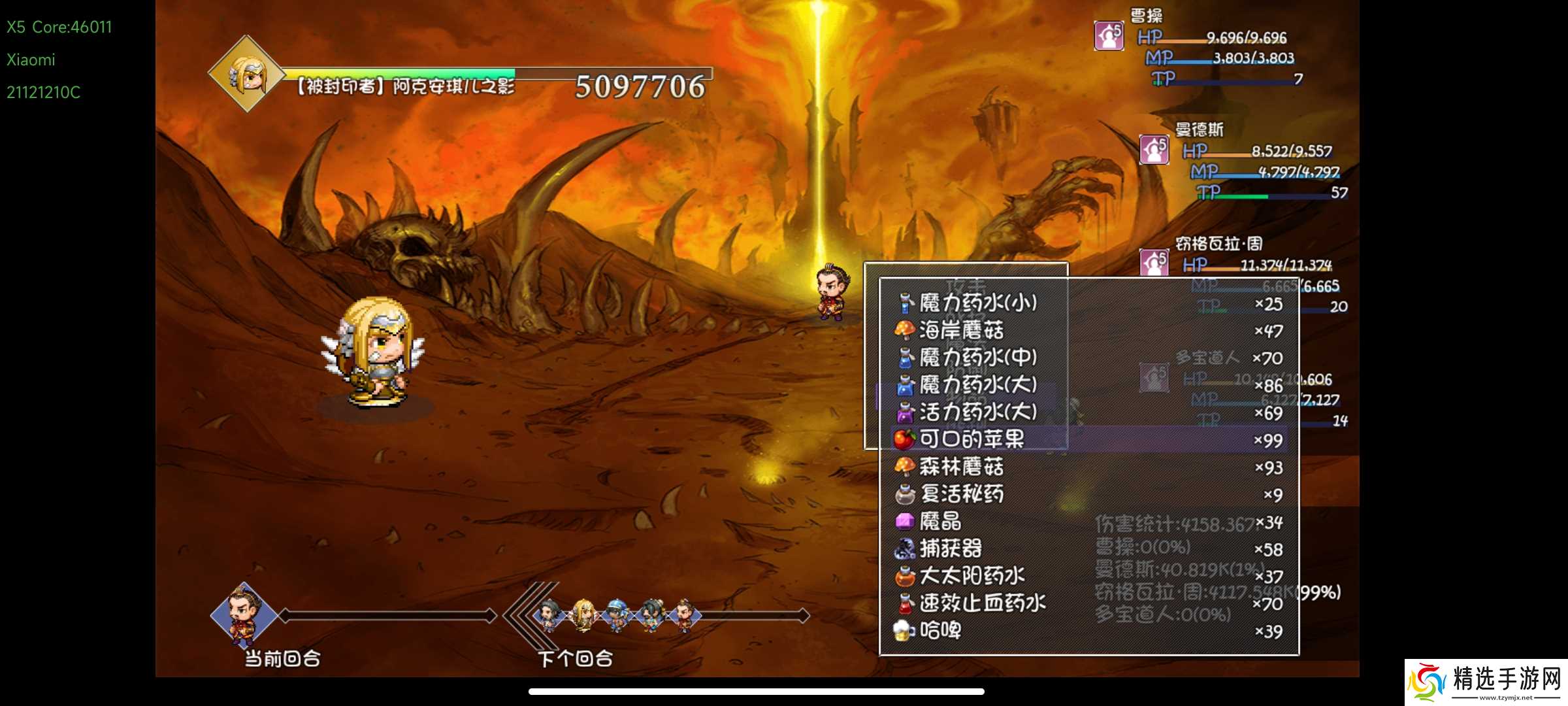1568x706 pixels.
Task: Use the 魔力药水(中) potion
Action: pyautogui.click(x=977, y=358)
